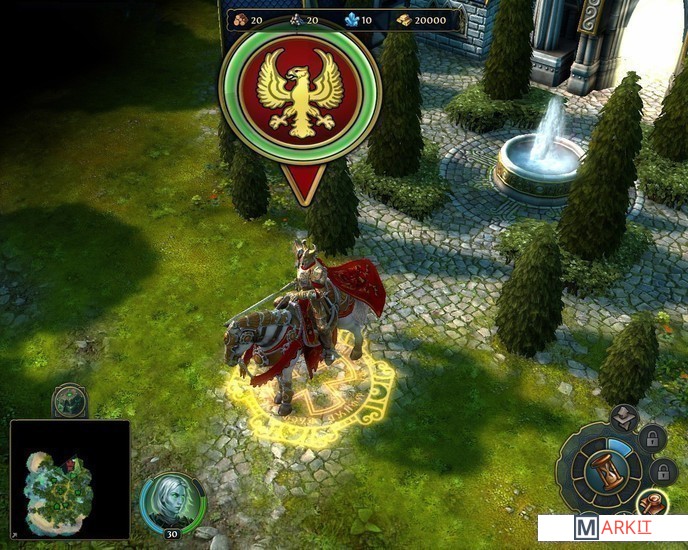Open the round area view button above minimap
This screenshot has height=550, width=688.
pos(69,401)
